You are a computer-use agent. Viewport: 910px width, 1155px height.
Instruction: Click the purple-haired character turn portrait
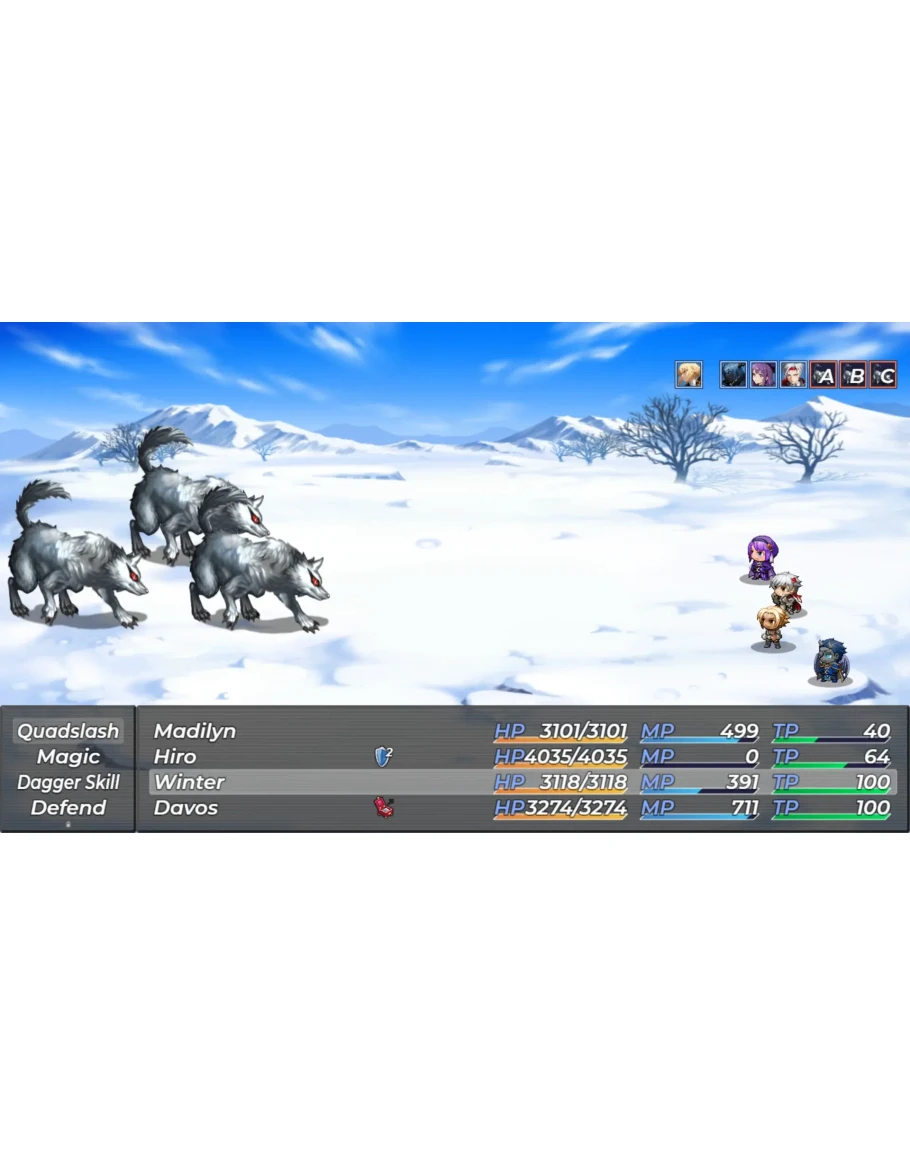763,375
